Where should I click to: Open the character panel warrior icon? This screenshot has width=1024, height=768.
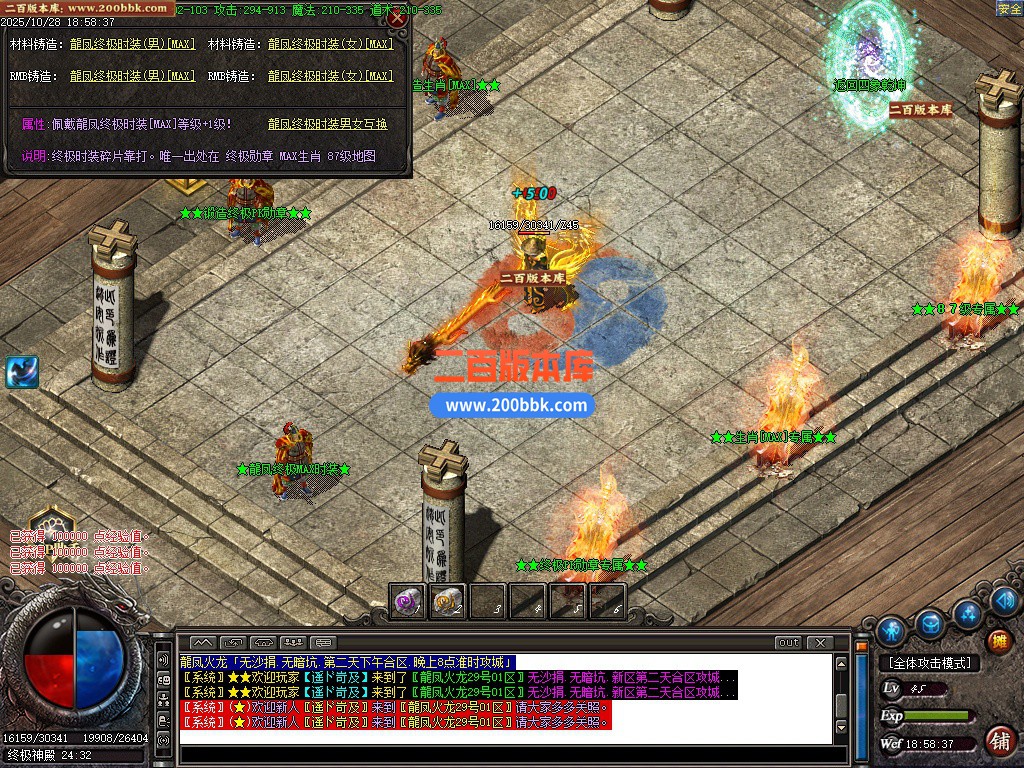(890, 630)
